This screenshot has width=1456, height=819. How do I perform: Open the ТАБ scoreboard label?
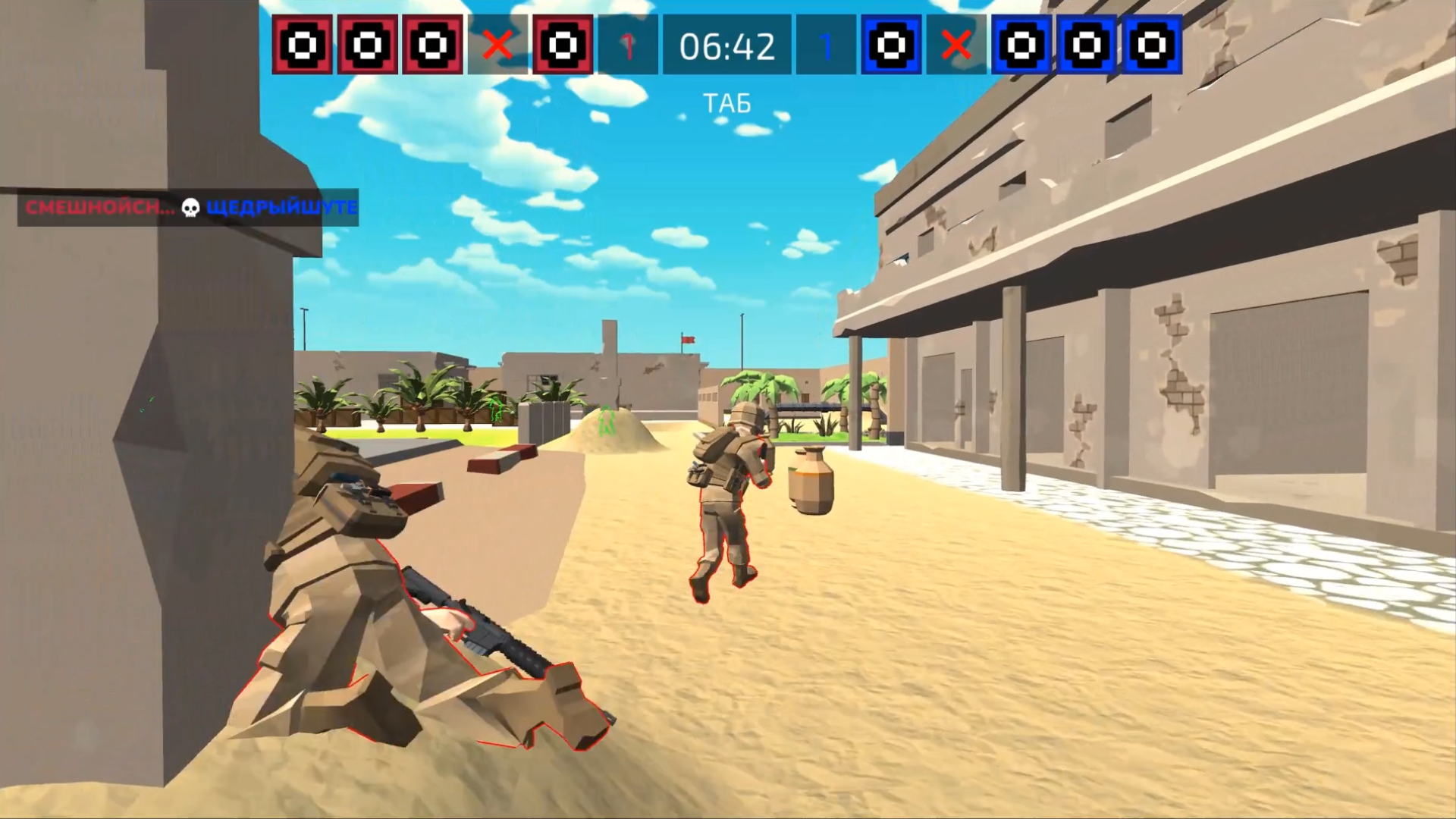tap(725, 104)
